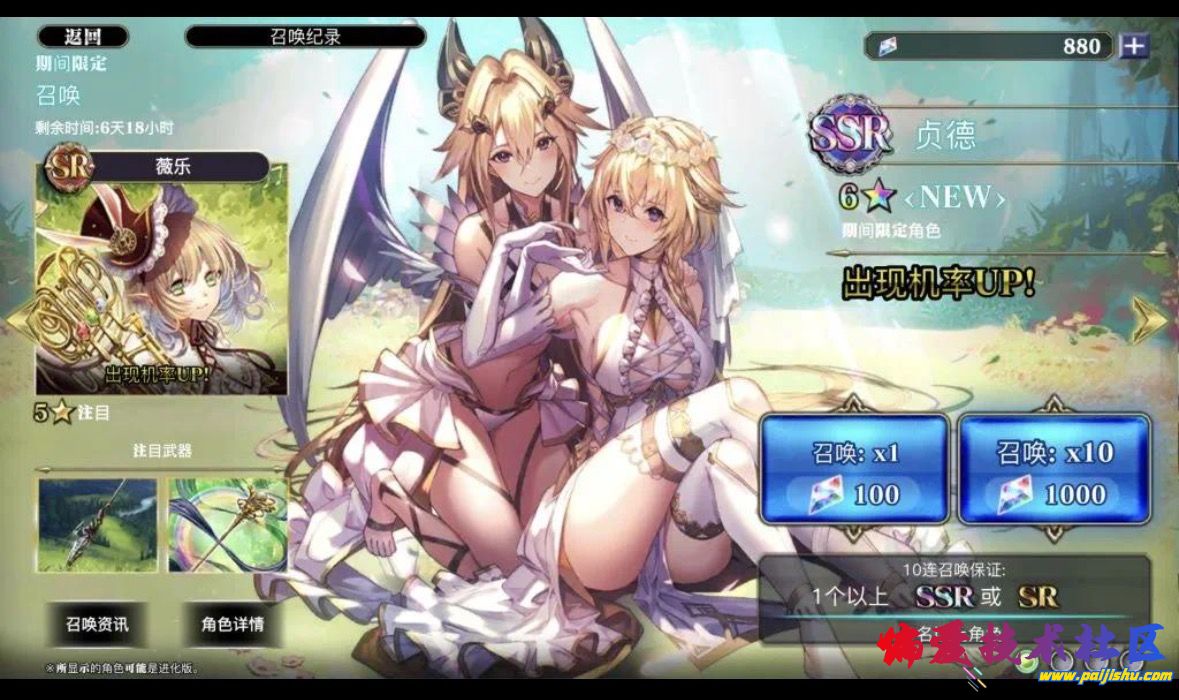This screenshot has width=1179, height=700.
Task: Select the spear featured weapon thumbnail
Action: (97, 525)
